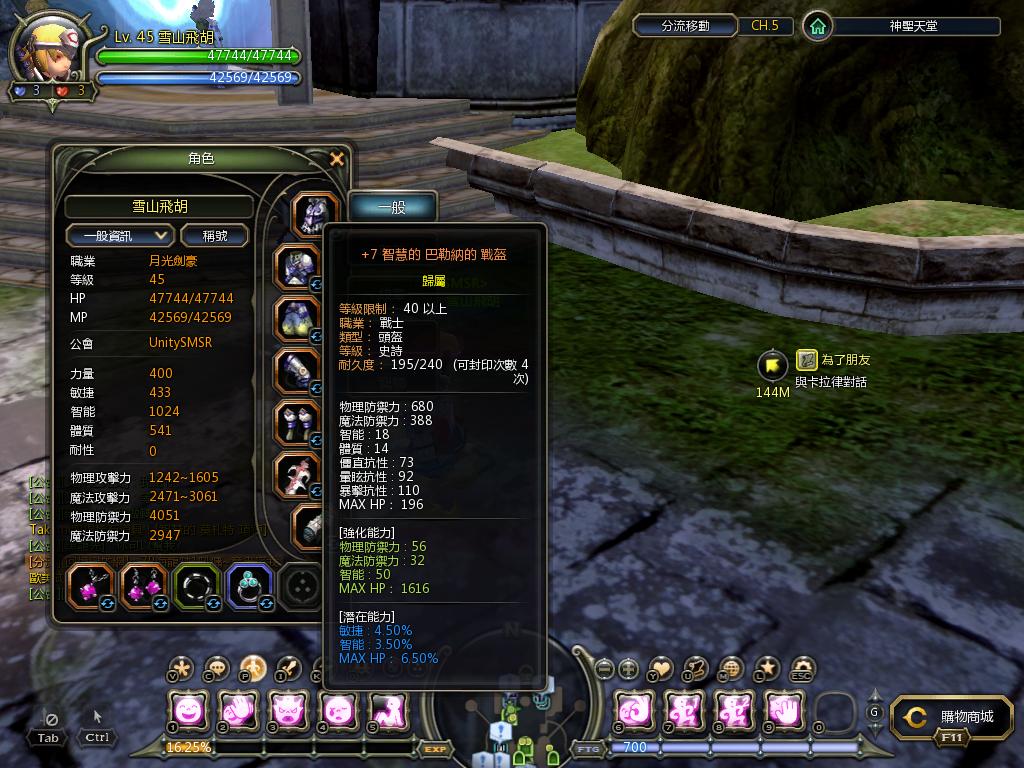
Task: Click the 分流移動 channel move button
Action: point(685,26)
